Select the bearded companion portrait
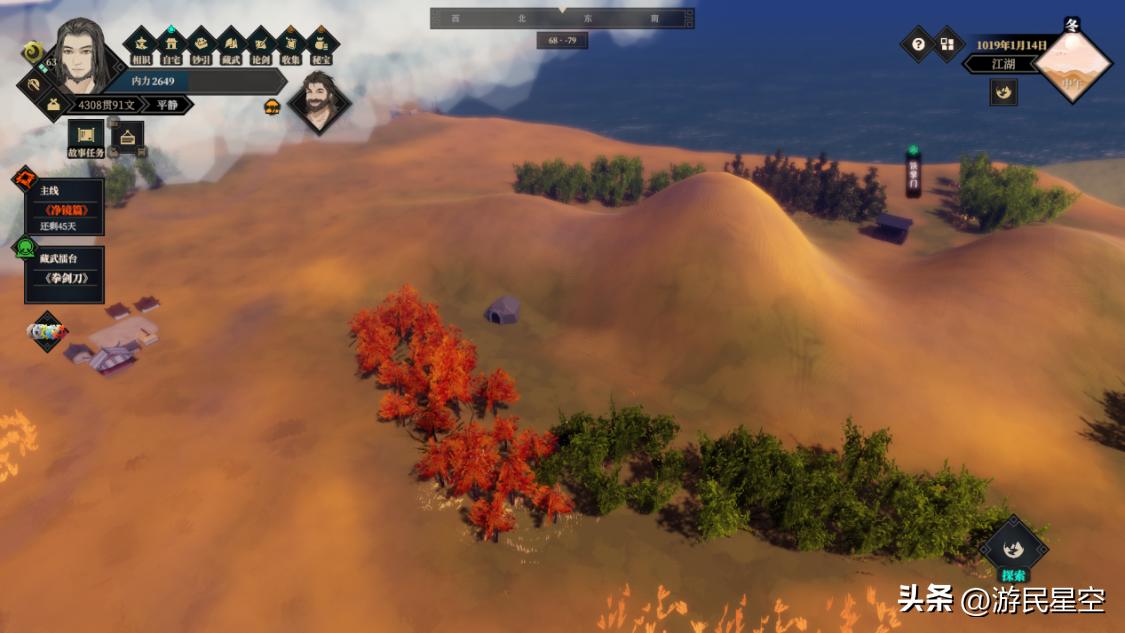Screen dimensions: 1125x633 pyautogui.click(x=319, y=101)
